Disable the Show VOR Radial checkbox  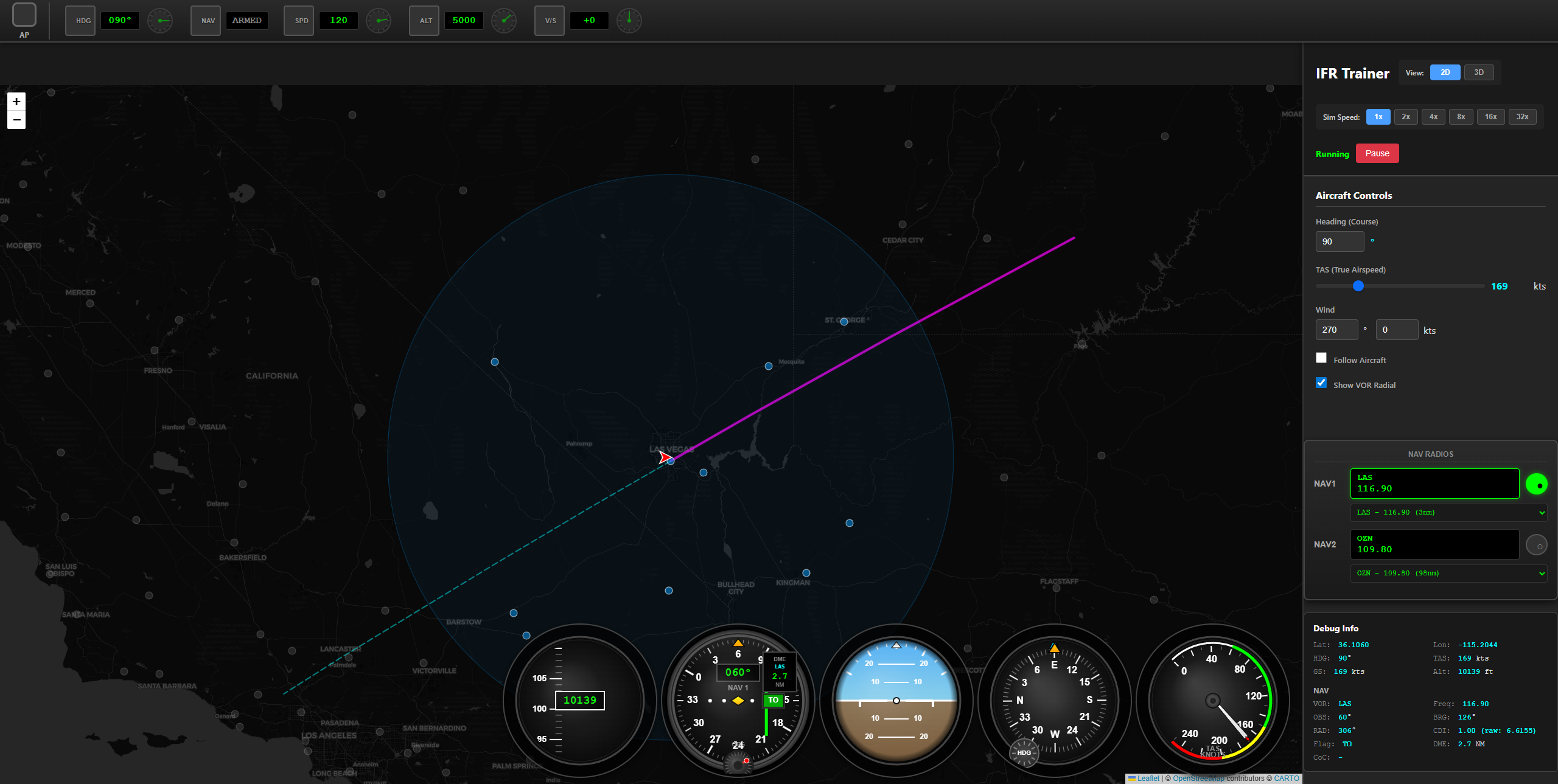pyautogui.click(x=1321, y=383)
